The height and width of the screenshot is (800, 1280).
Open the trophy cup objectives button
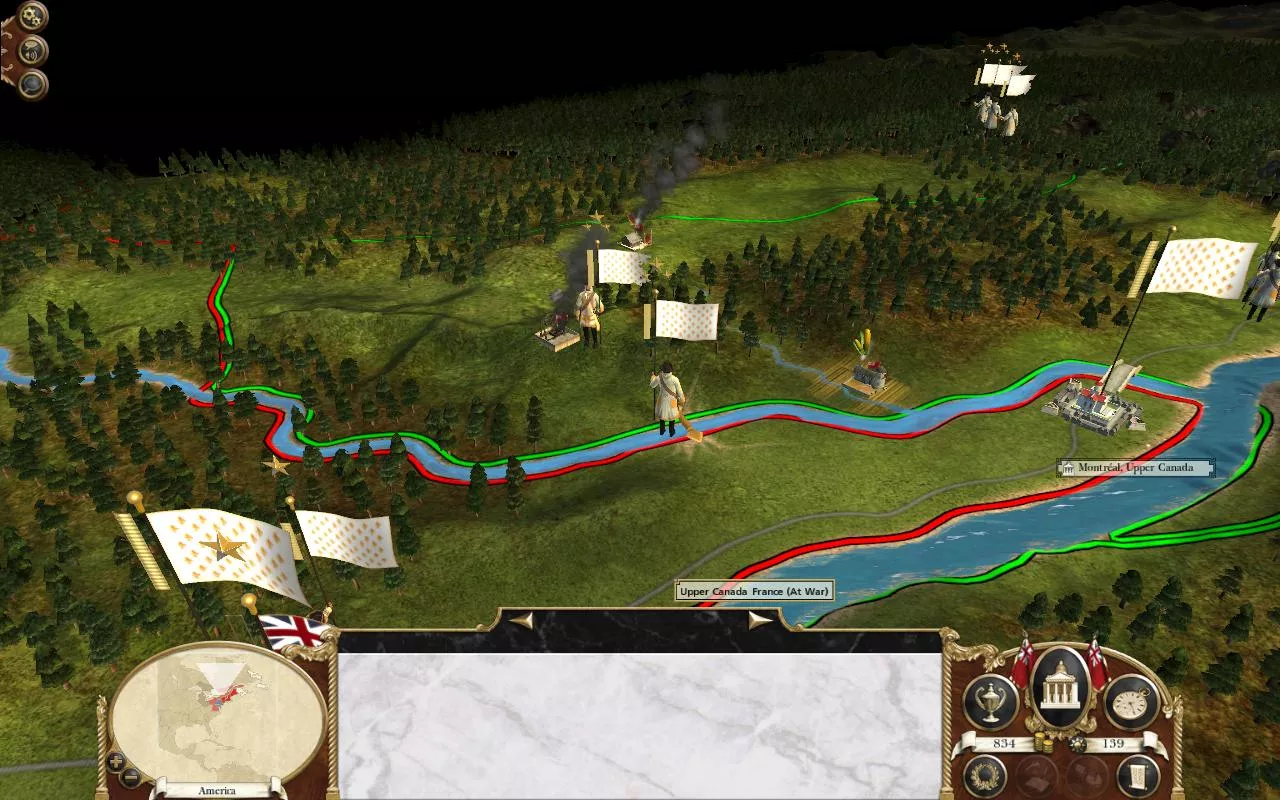pos(990,702)
